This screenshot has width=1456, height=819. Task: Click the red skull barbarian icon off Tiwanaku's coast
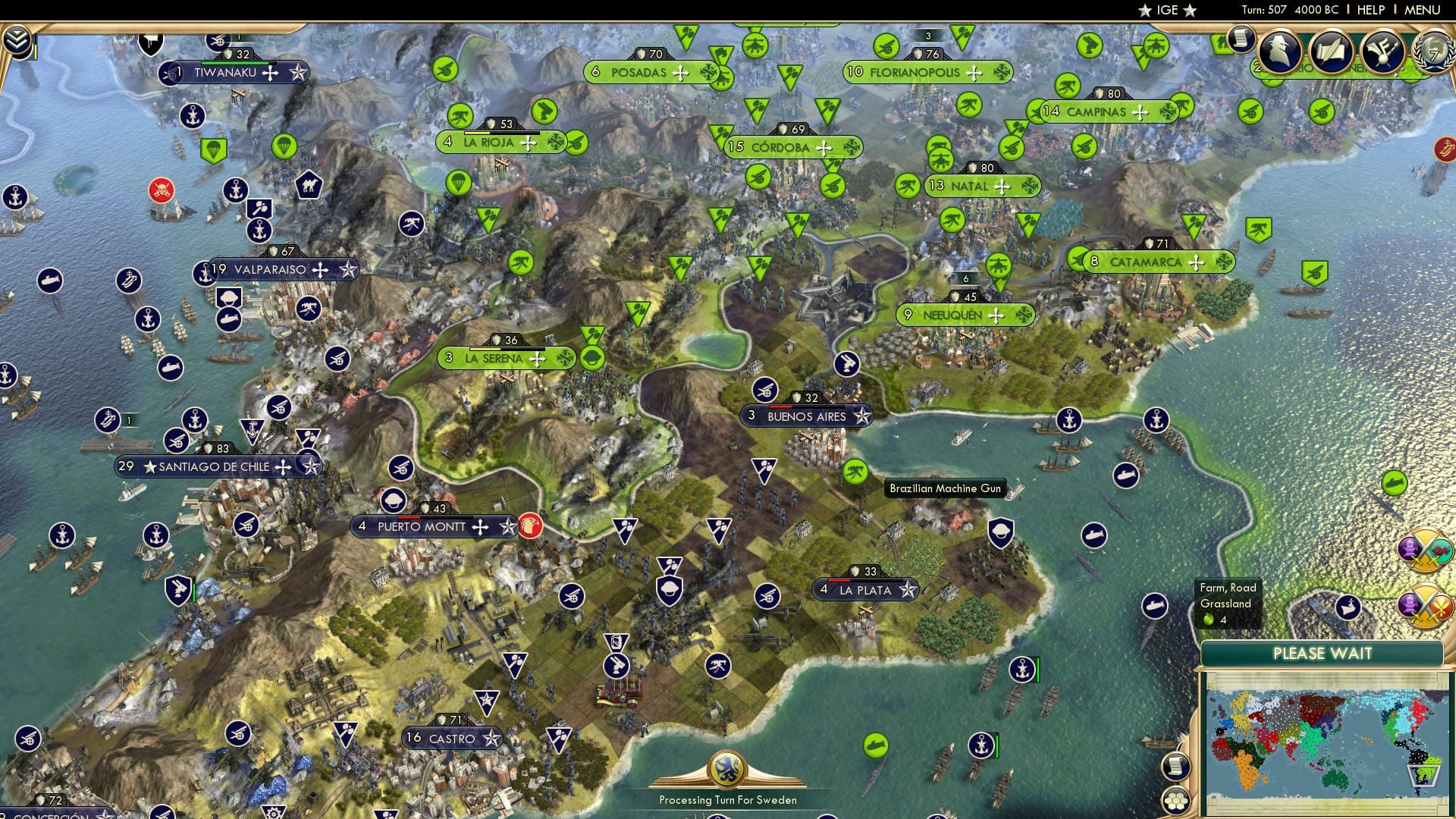click(x=162, y=188)
